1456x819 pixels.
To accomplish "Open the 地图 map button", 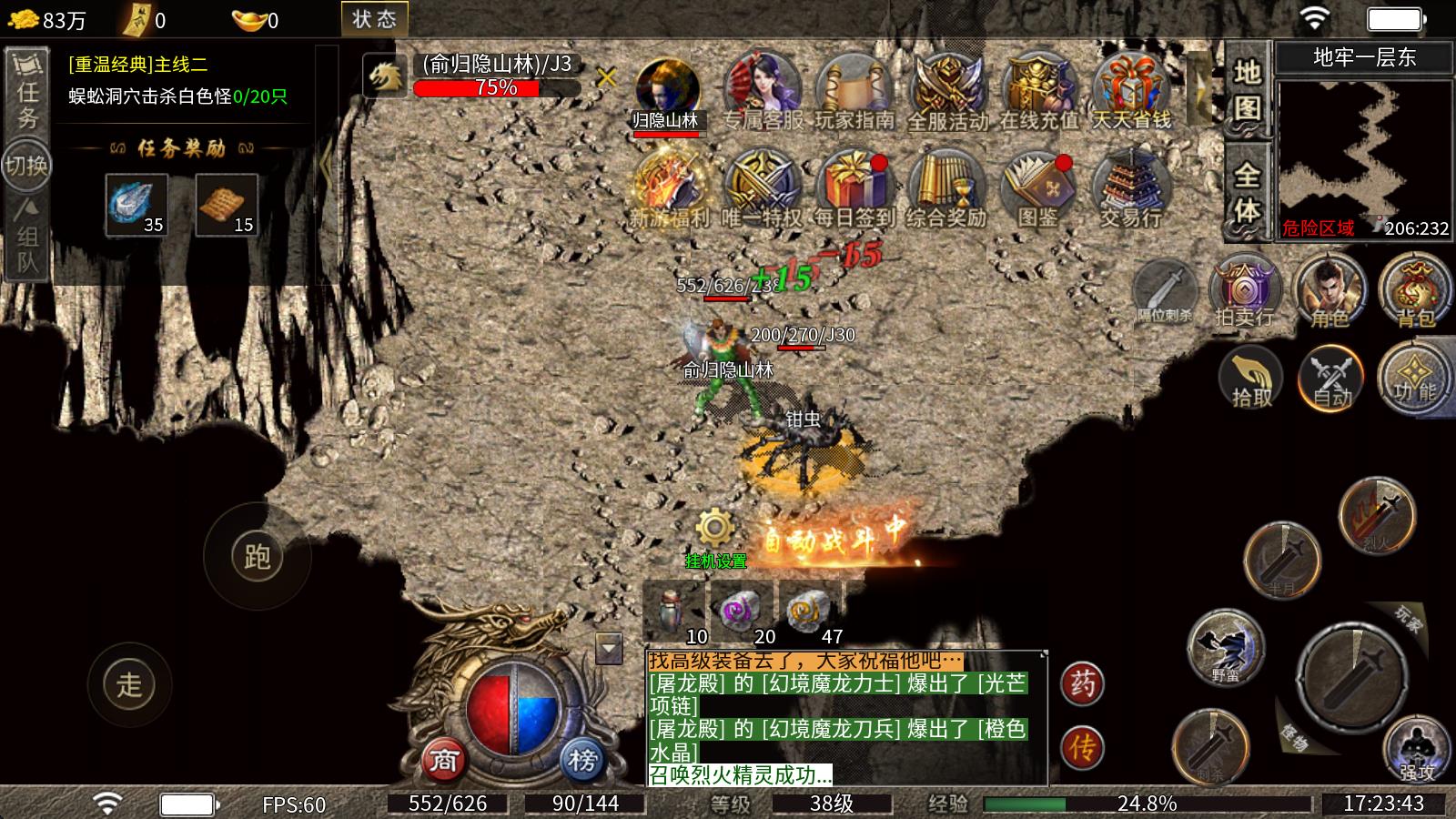I will pos(1247,89).
